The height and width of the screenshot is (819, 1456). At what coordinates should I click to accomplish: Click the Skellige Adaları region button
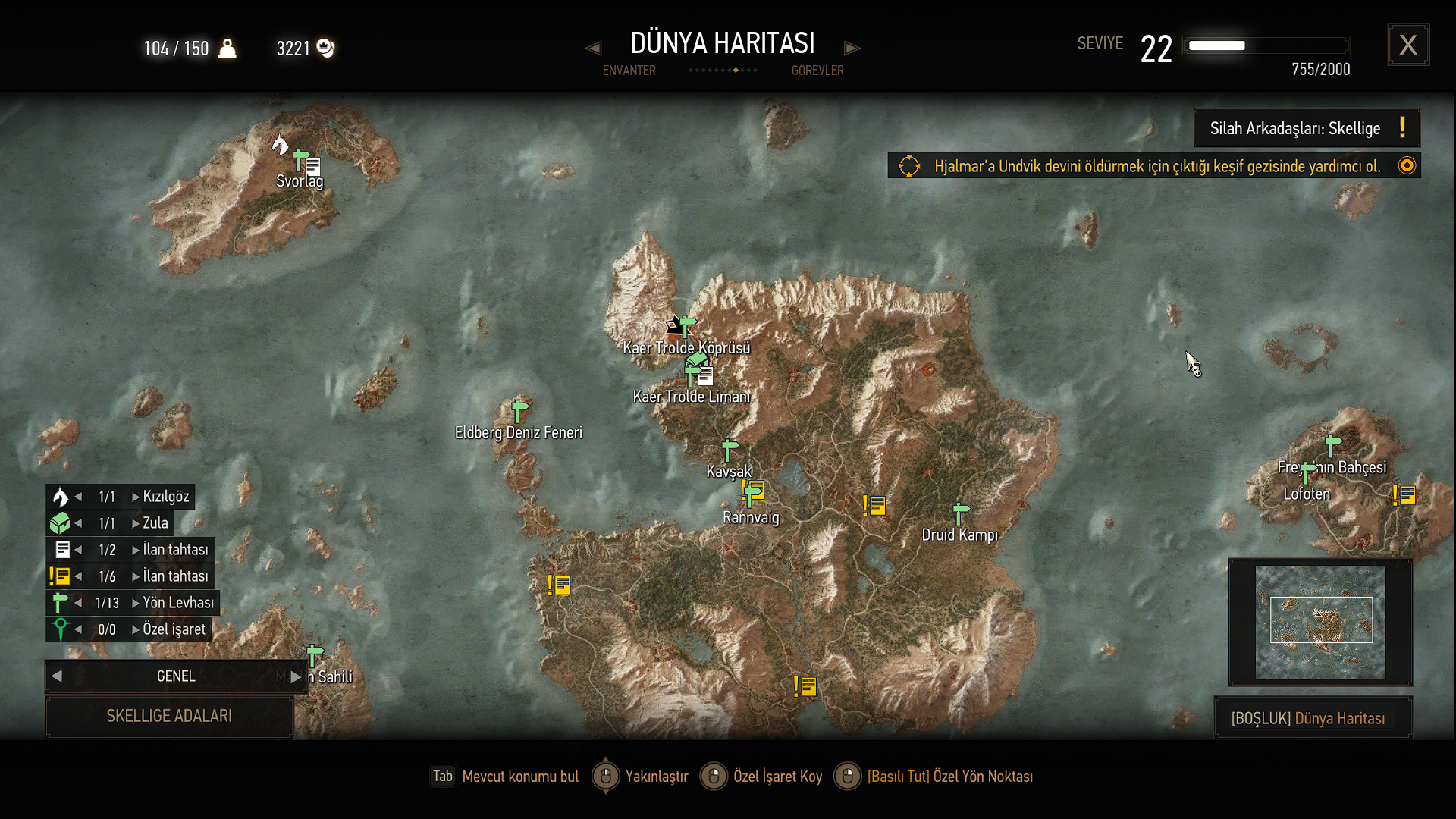[x=169, y=716]
